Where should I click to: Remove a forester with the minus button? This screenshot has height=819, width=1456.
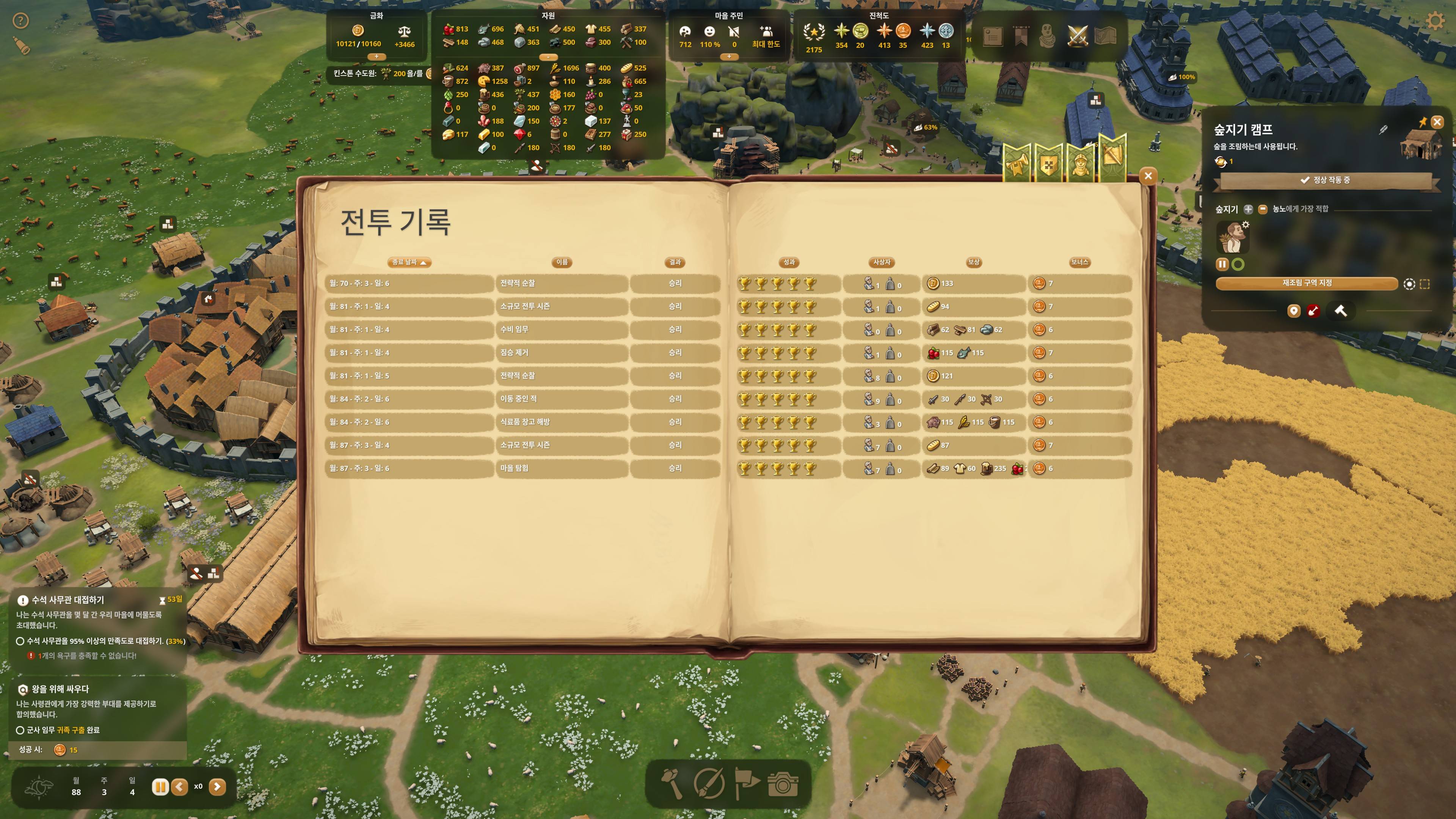click(1263, 209)
